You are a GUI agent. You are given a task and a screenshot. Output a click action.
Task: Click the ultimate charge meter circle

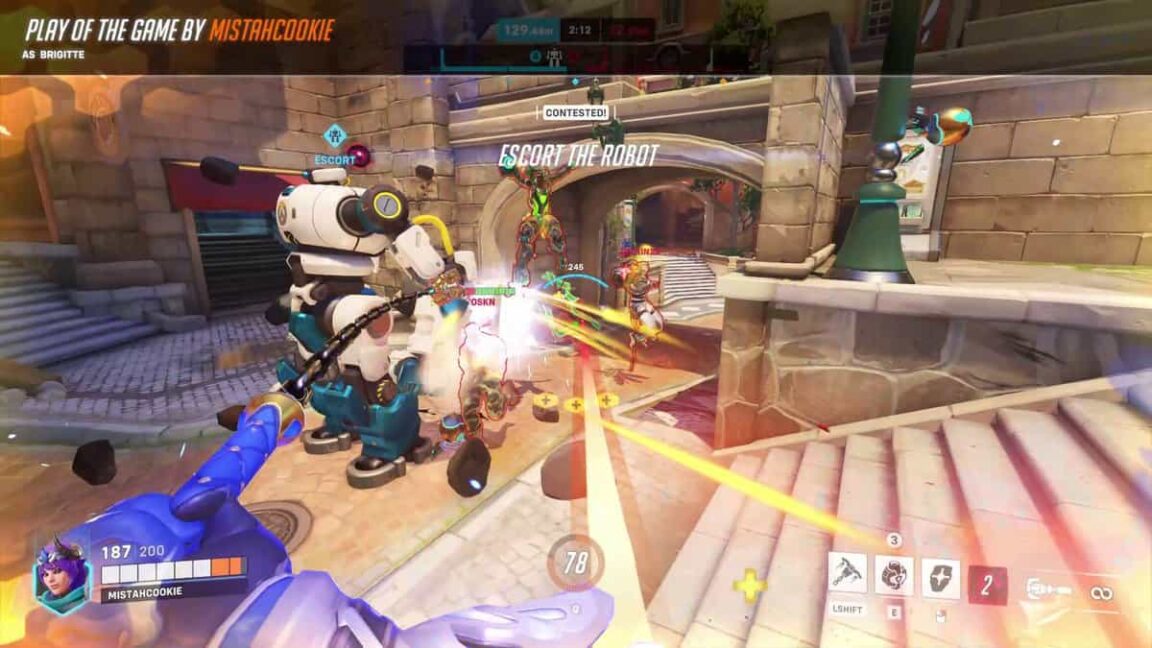(x=575, y=562)
